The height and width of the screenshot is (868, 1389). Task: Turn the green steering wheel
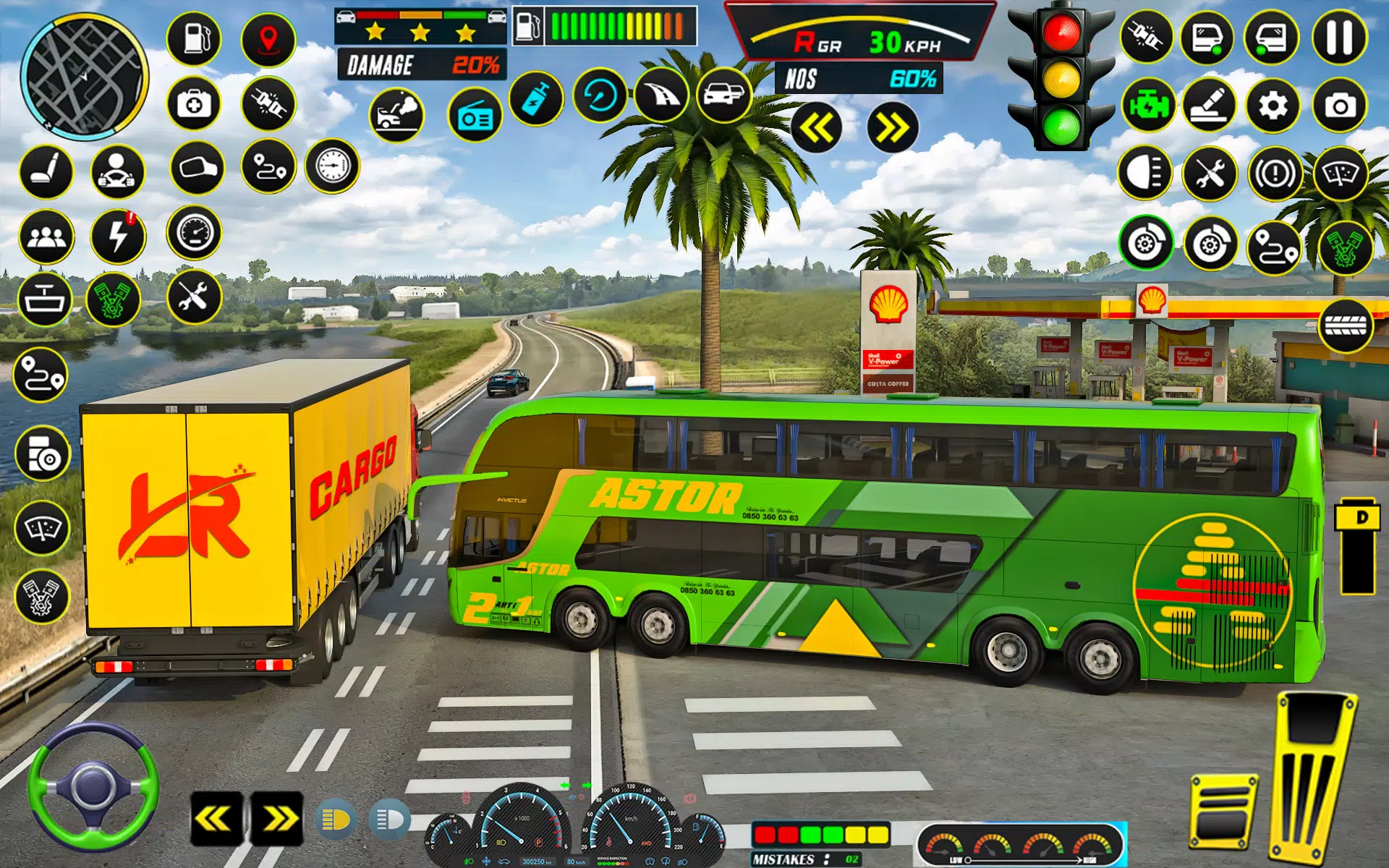tap(93, 787)
